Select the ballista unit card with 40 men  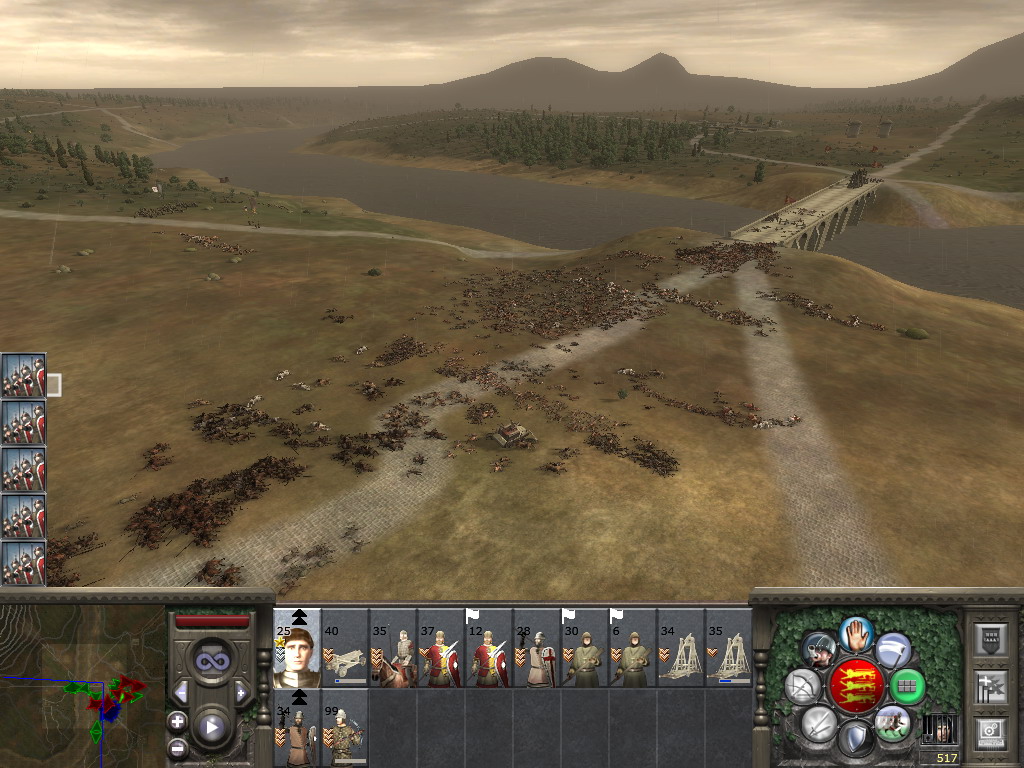point(345,648)
